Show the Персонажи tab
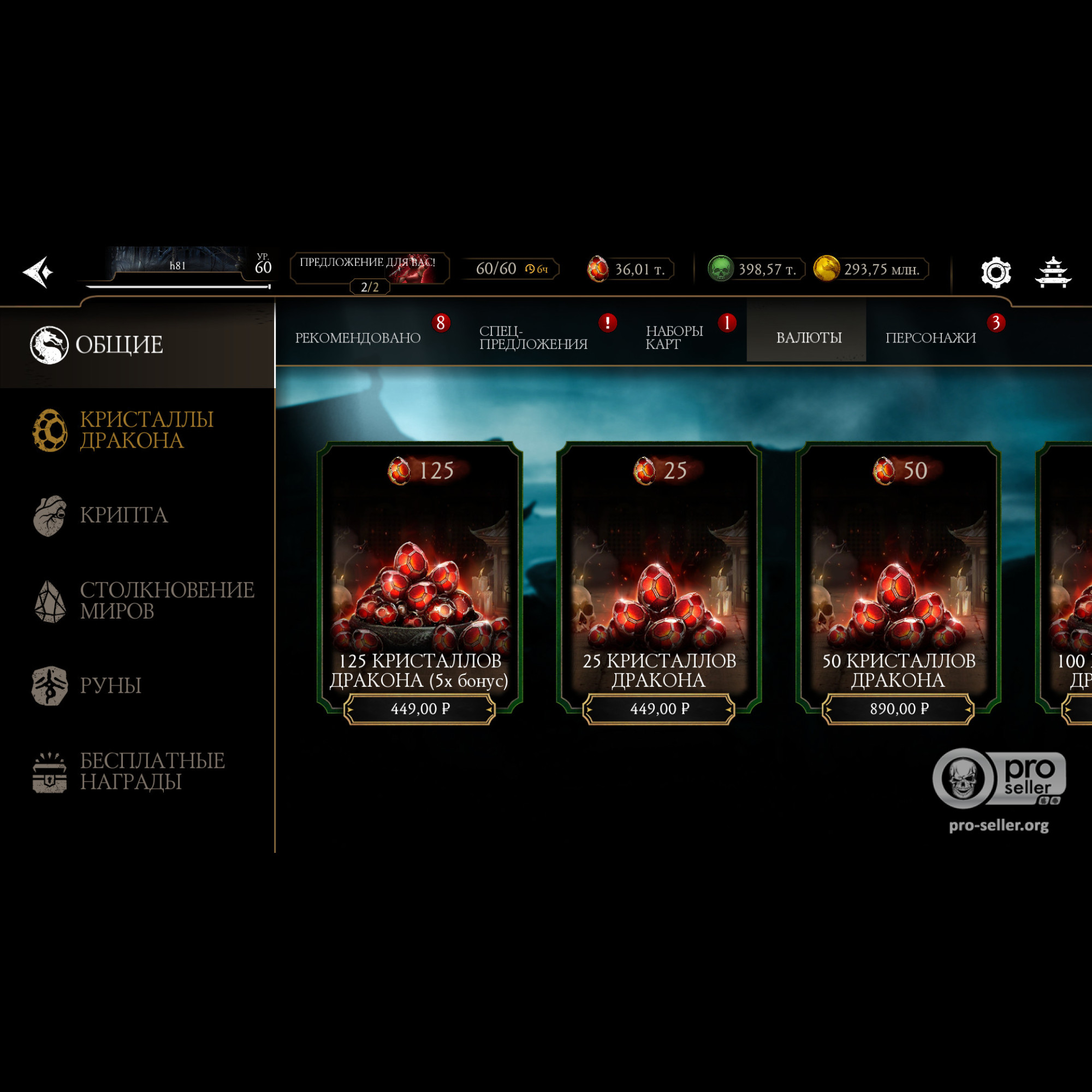 coord(930,337)
